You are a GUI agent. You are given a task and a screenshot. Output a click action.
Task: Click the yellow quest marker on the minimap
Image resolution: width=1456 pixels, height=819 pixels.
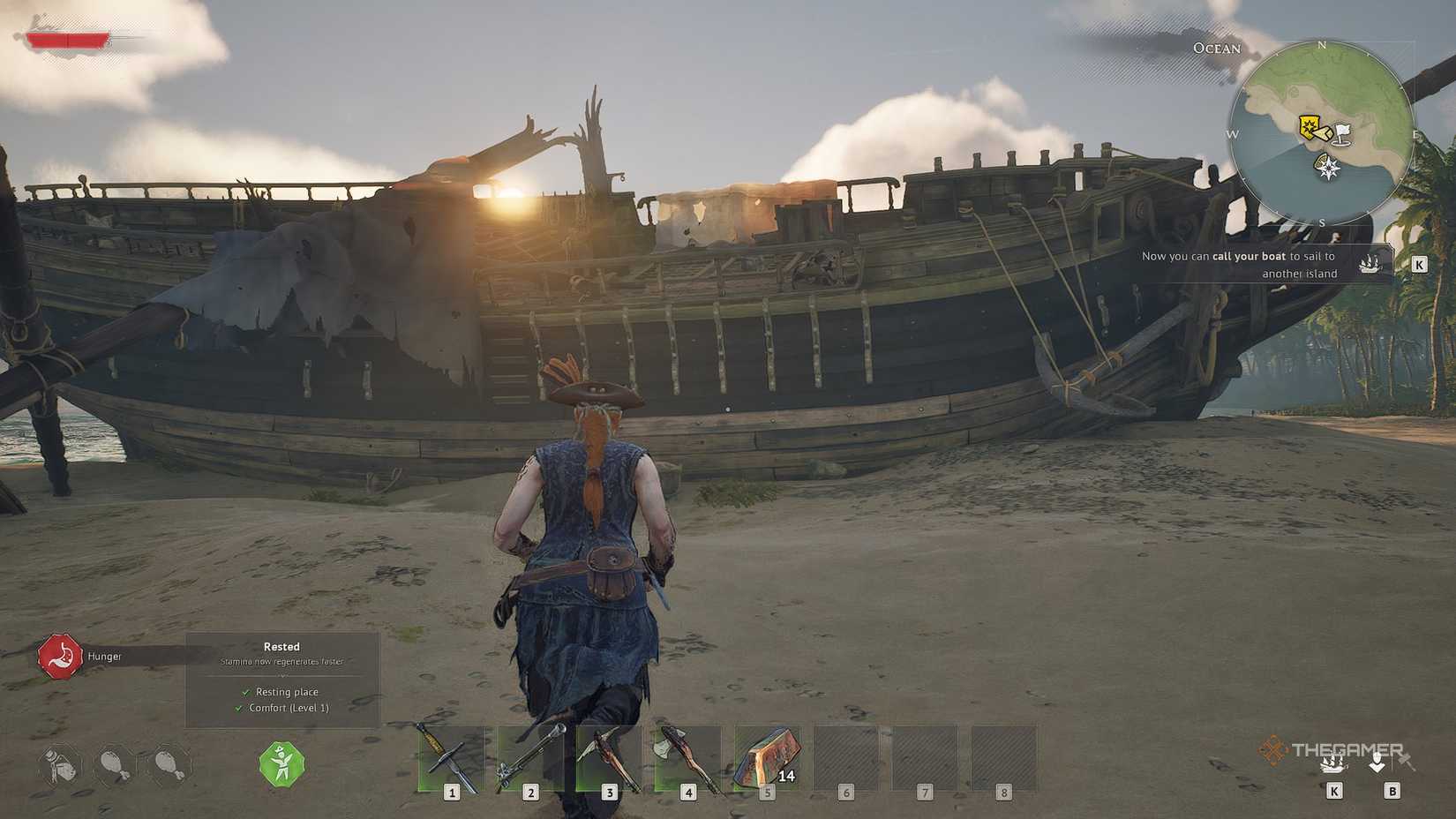[1310, 126]
